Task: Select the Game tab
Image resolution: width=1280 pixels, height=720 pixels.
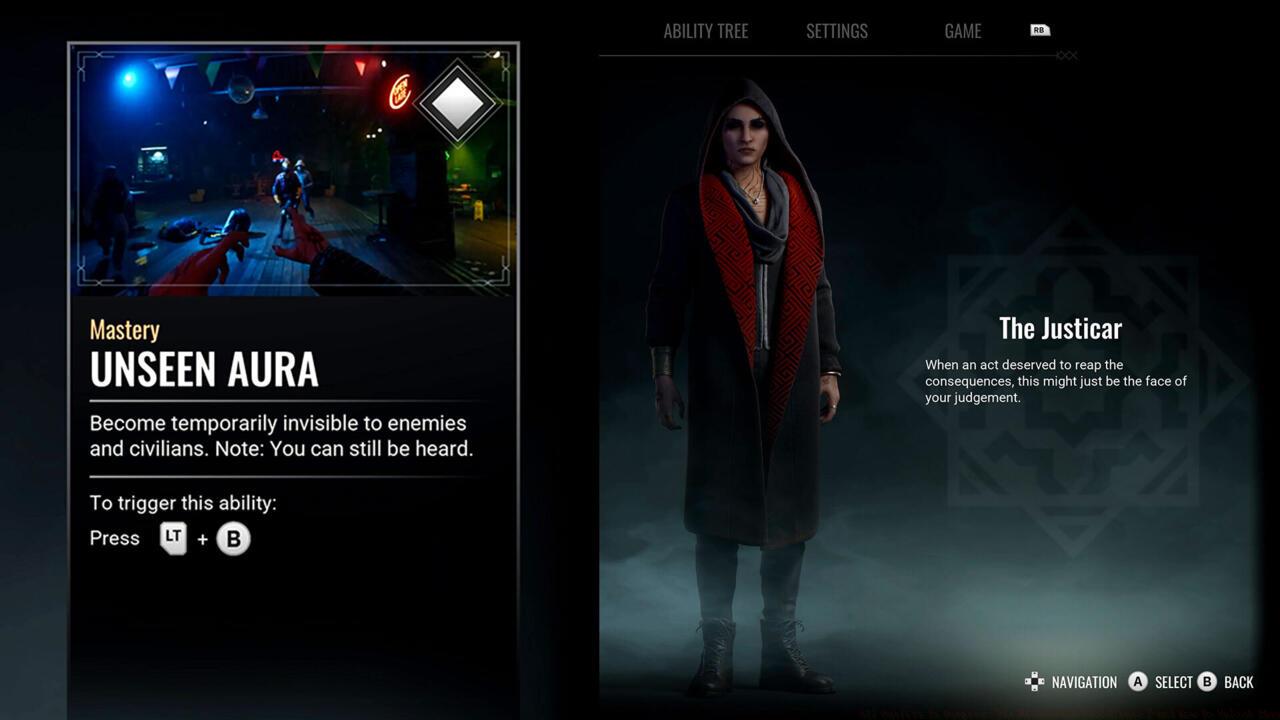Action: (962, 31)
